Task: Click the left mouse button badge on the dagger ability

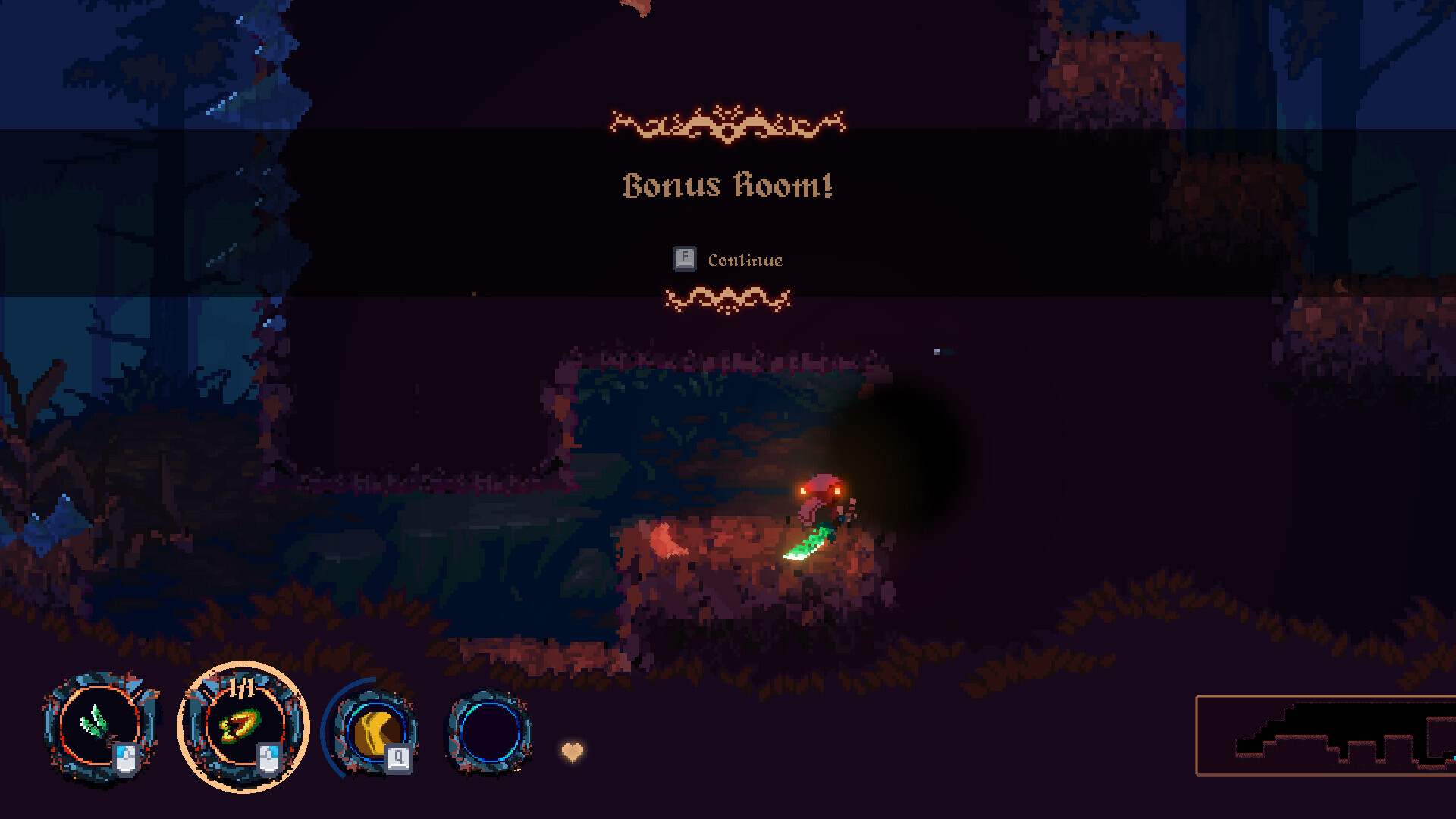Action: tap(127, 758)
